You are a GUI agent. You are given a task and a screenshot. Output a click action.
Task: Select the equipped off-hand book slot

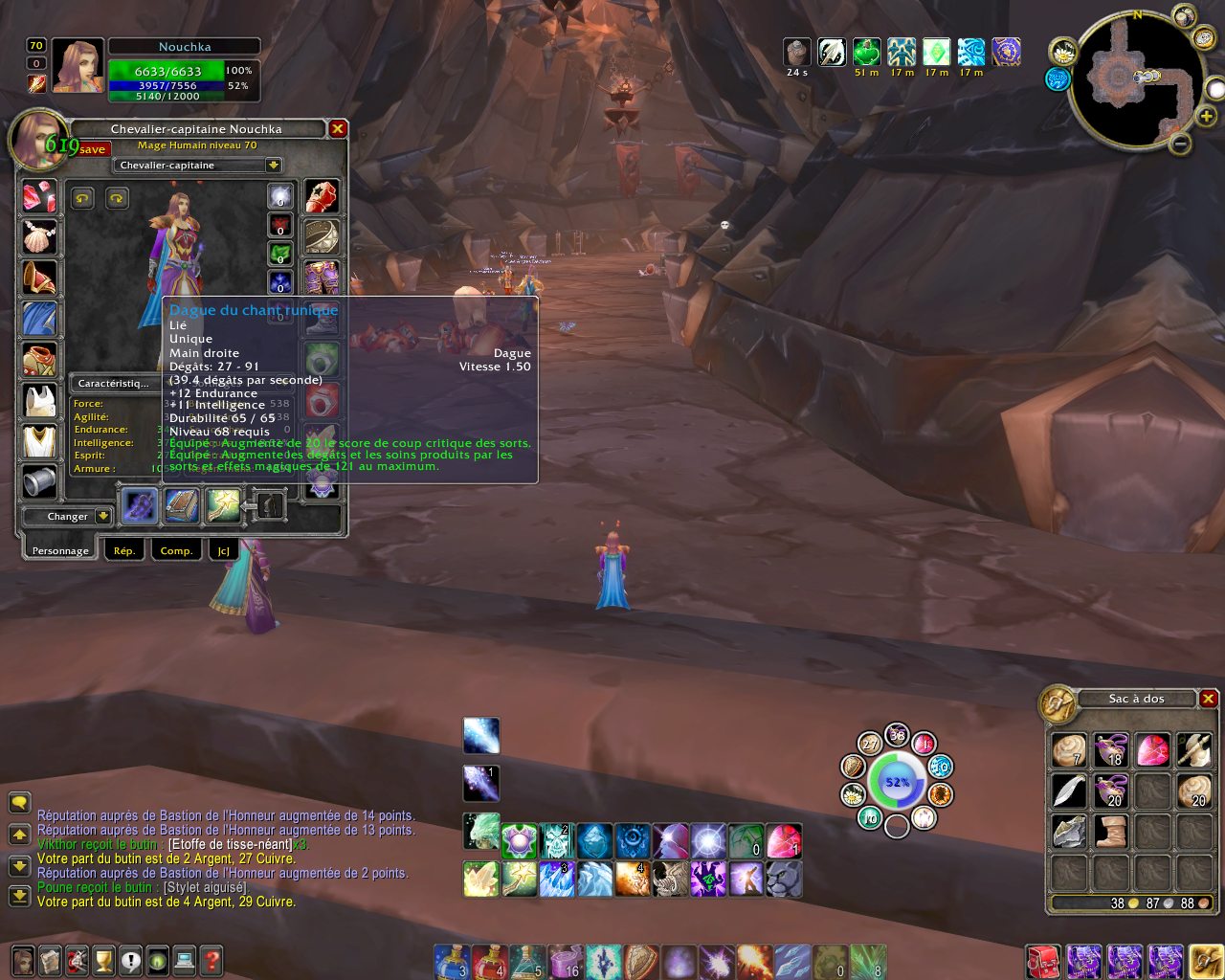pyautogui.click(x=181, y=505)
